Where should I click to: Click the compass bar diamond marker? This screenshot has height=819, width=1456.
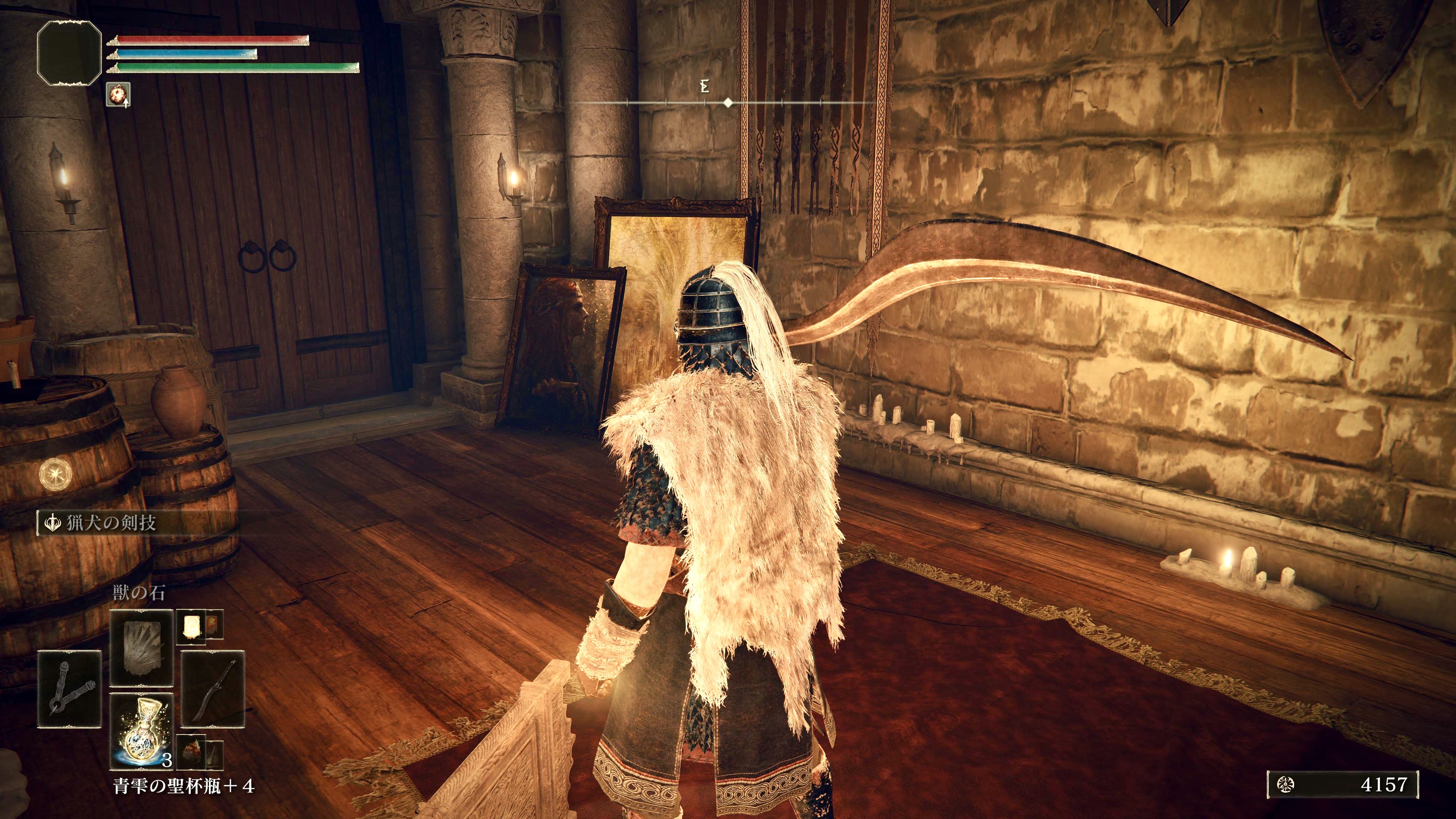pos(728,103)
